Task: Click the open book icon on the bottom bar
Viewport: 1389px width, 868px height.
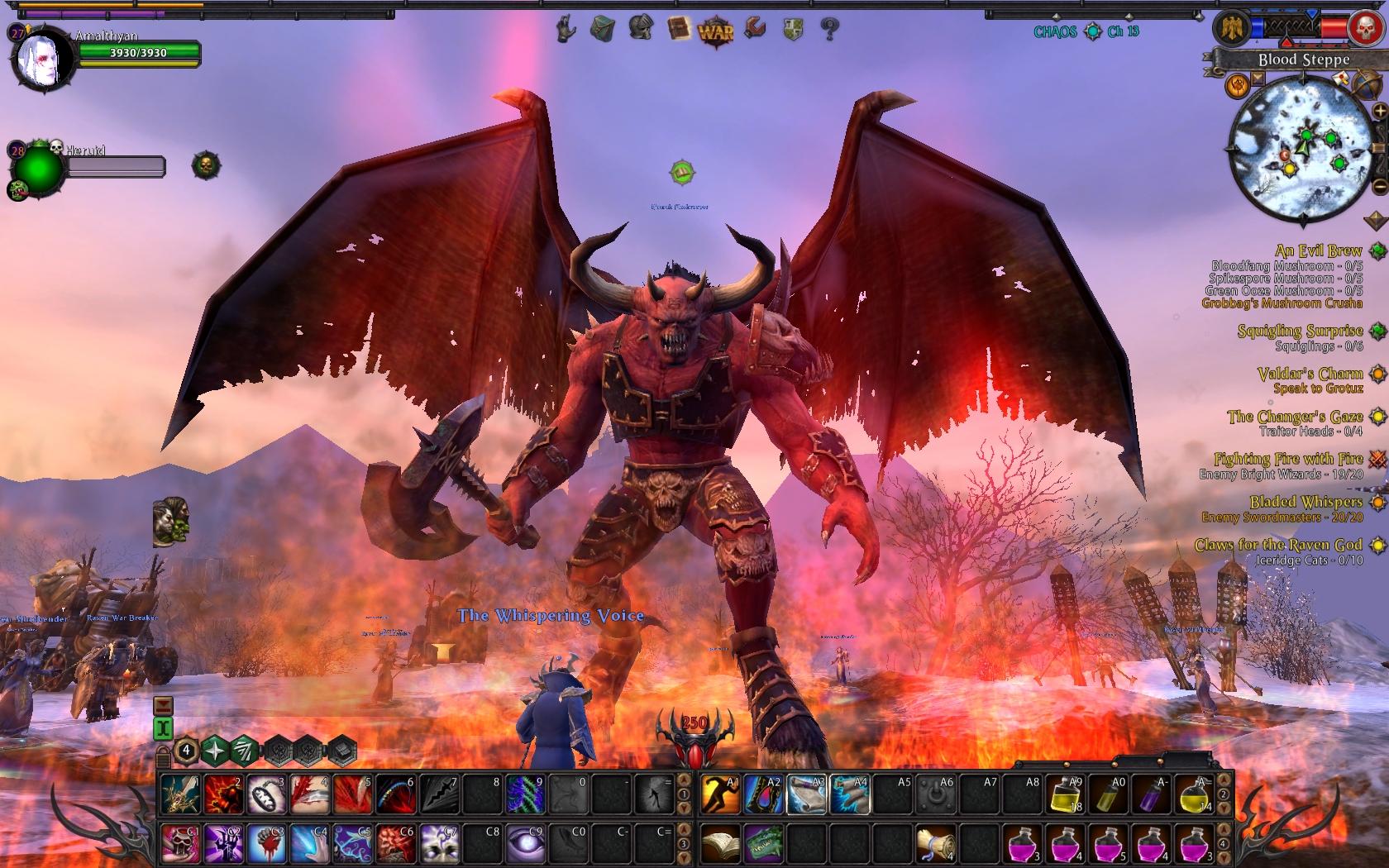Action: (720, 844)
